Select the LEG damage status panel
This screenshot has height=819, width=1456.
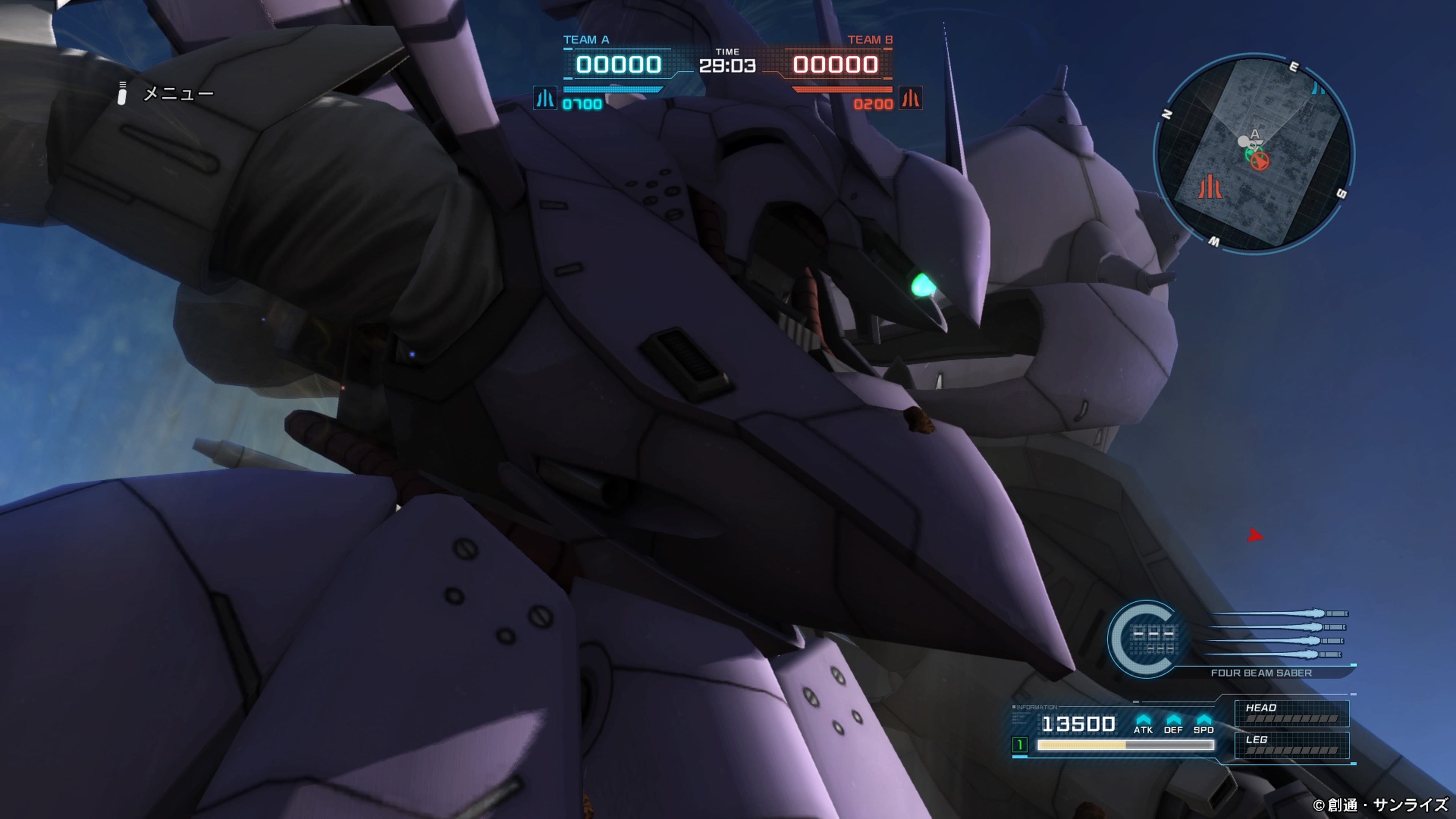(1291, 745)
